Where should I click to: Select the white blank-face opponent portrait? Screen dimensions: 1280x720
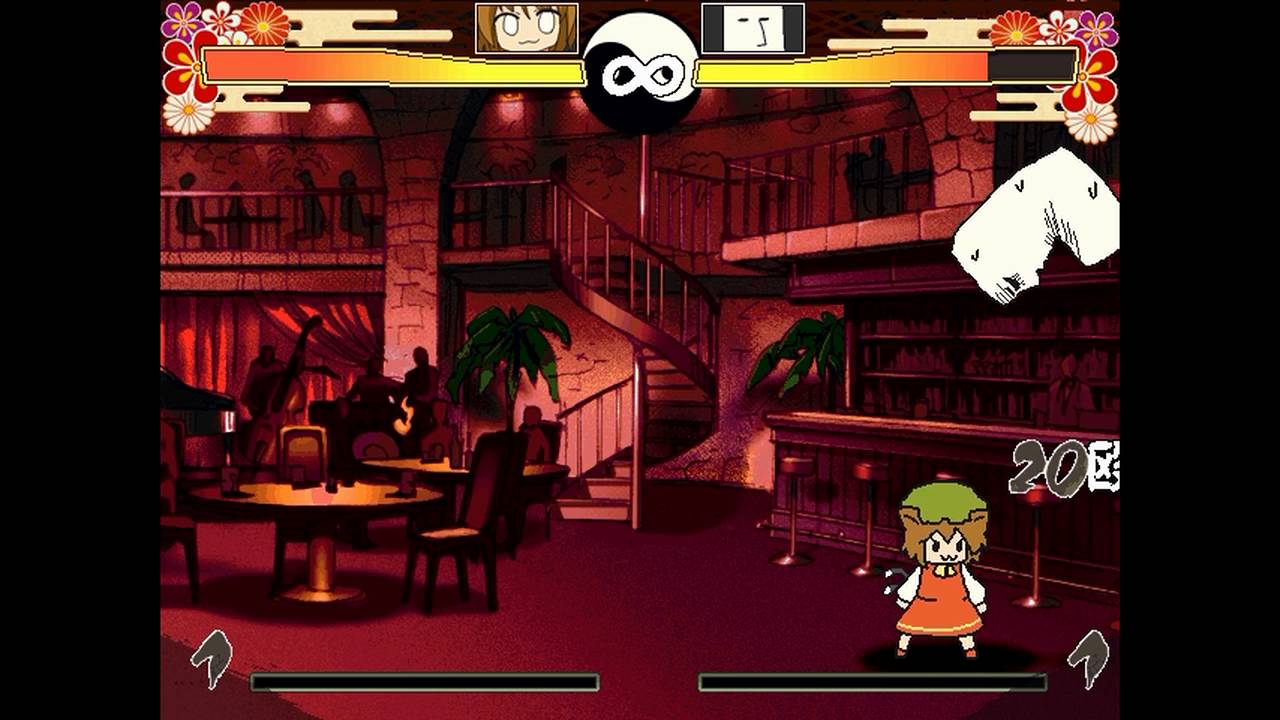tap(753, 28)
